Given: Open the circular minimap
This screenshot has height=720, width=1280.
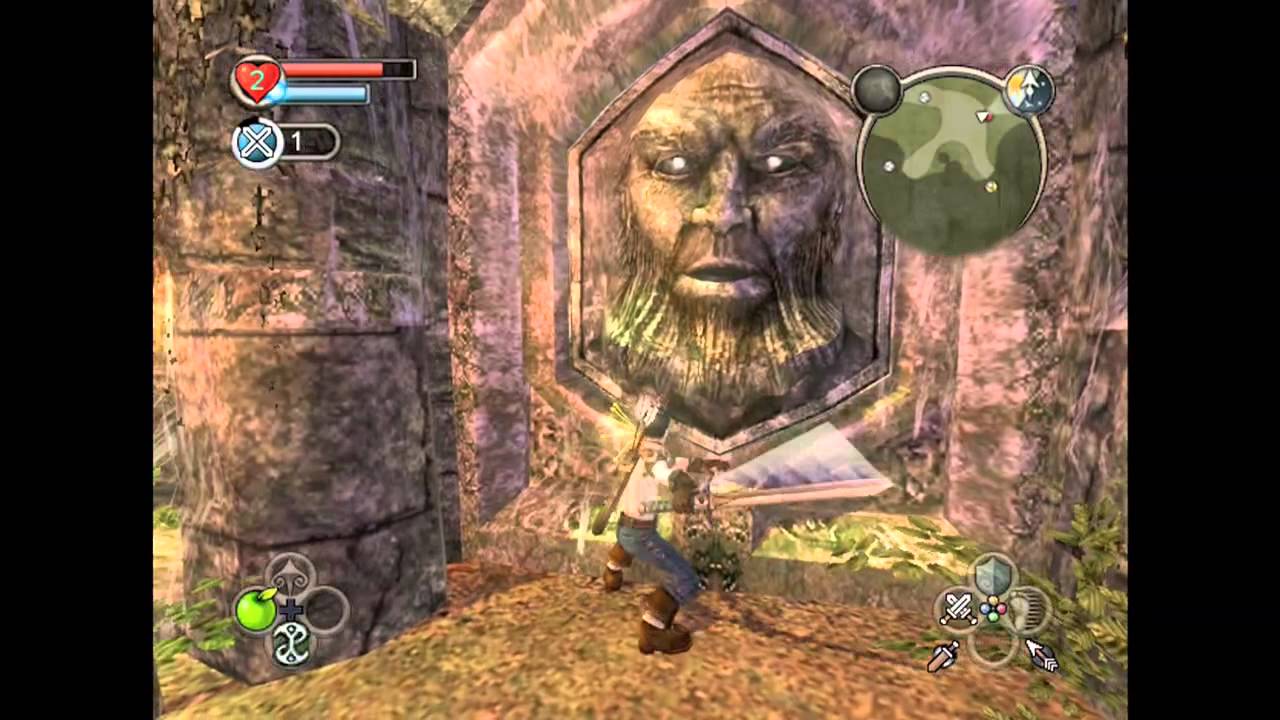Looking at the screenshot, I should coord(951,161).
